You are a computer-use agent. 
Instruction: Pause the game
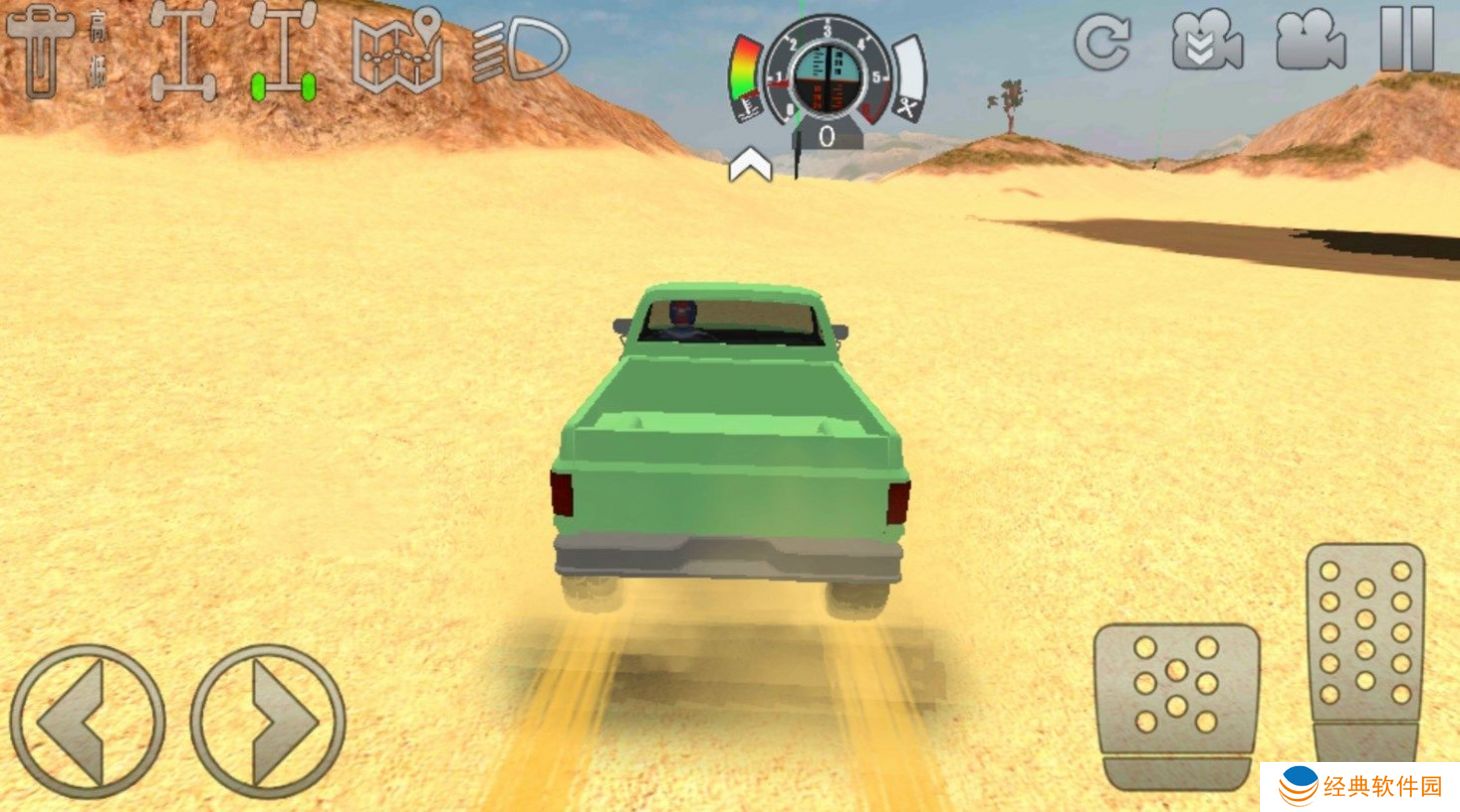[1407, 40]
